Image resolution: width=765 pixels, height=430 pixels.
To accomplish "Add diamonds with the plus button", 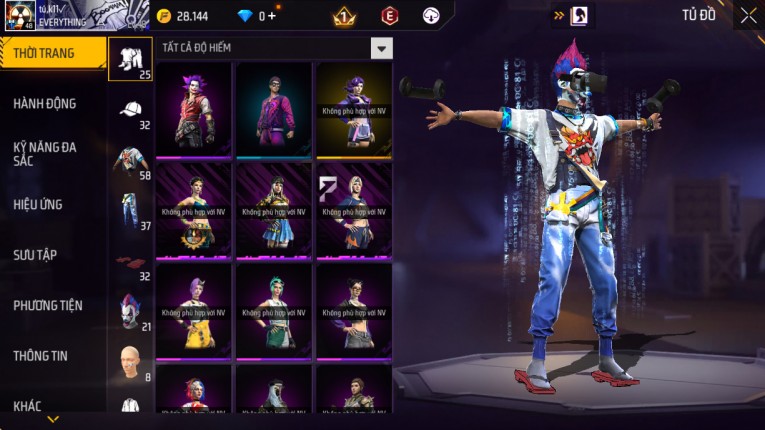I will 272,16.
